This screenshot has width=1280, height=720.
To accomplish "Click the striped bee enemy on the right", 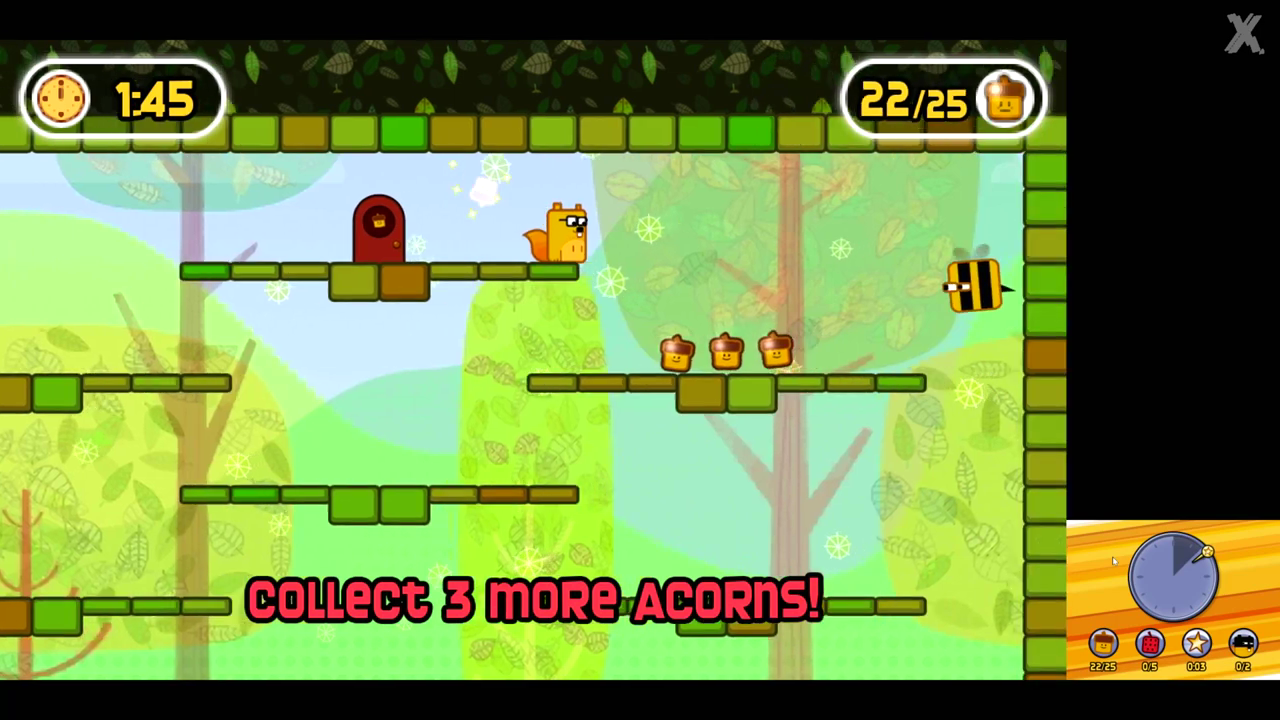I will [x=972, y=287].
